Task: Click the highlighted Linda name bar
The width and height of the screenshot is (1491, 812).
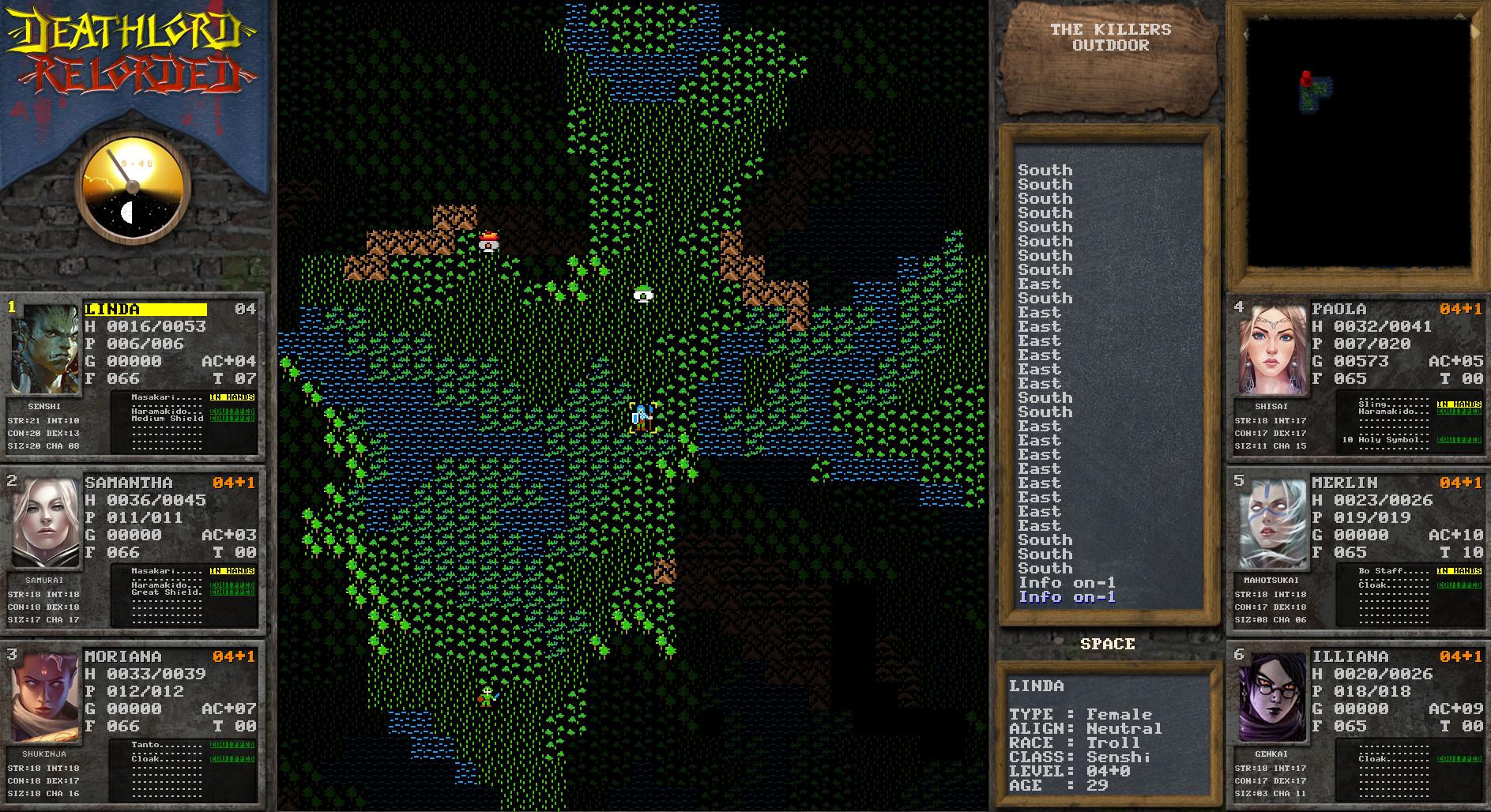Action: [x=145, y=309]
